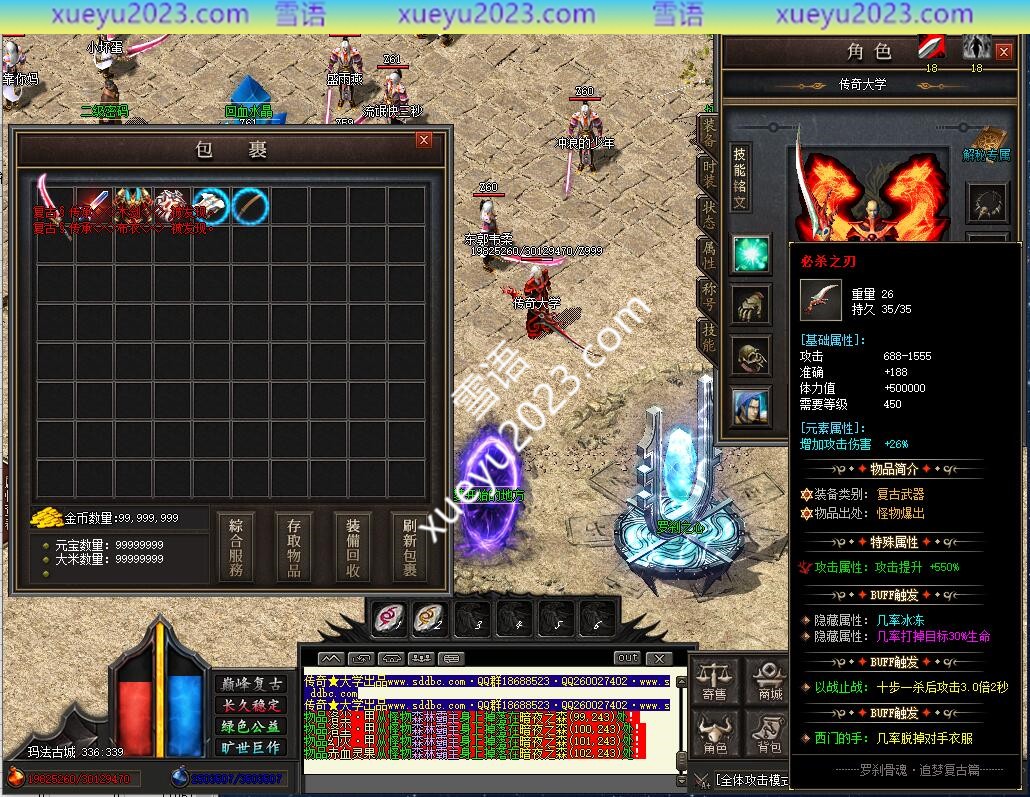Select the gauntlet equipment slot

coord(750,305)
